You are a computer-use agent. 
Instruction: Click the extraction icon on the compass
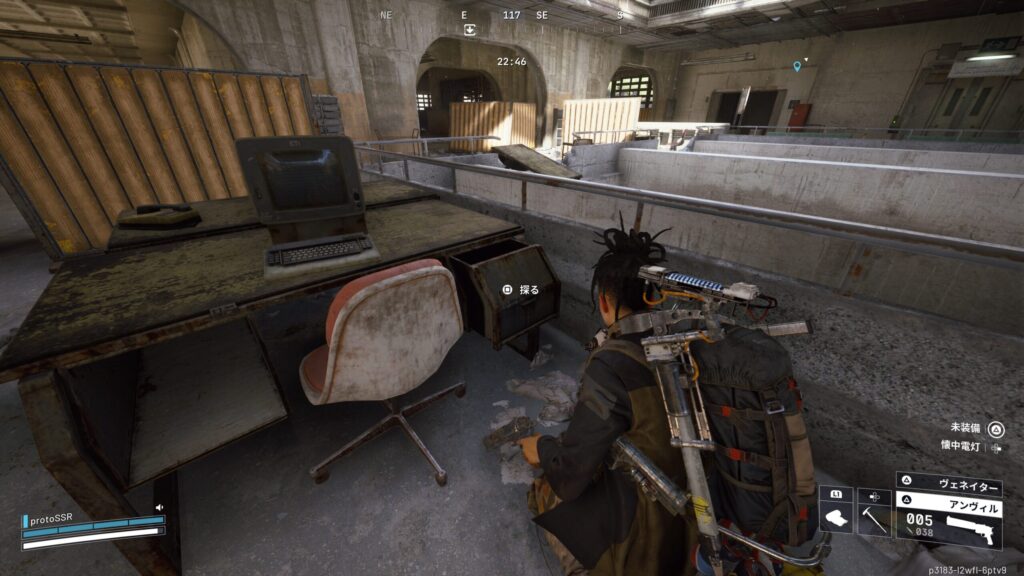coord(470,30)
